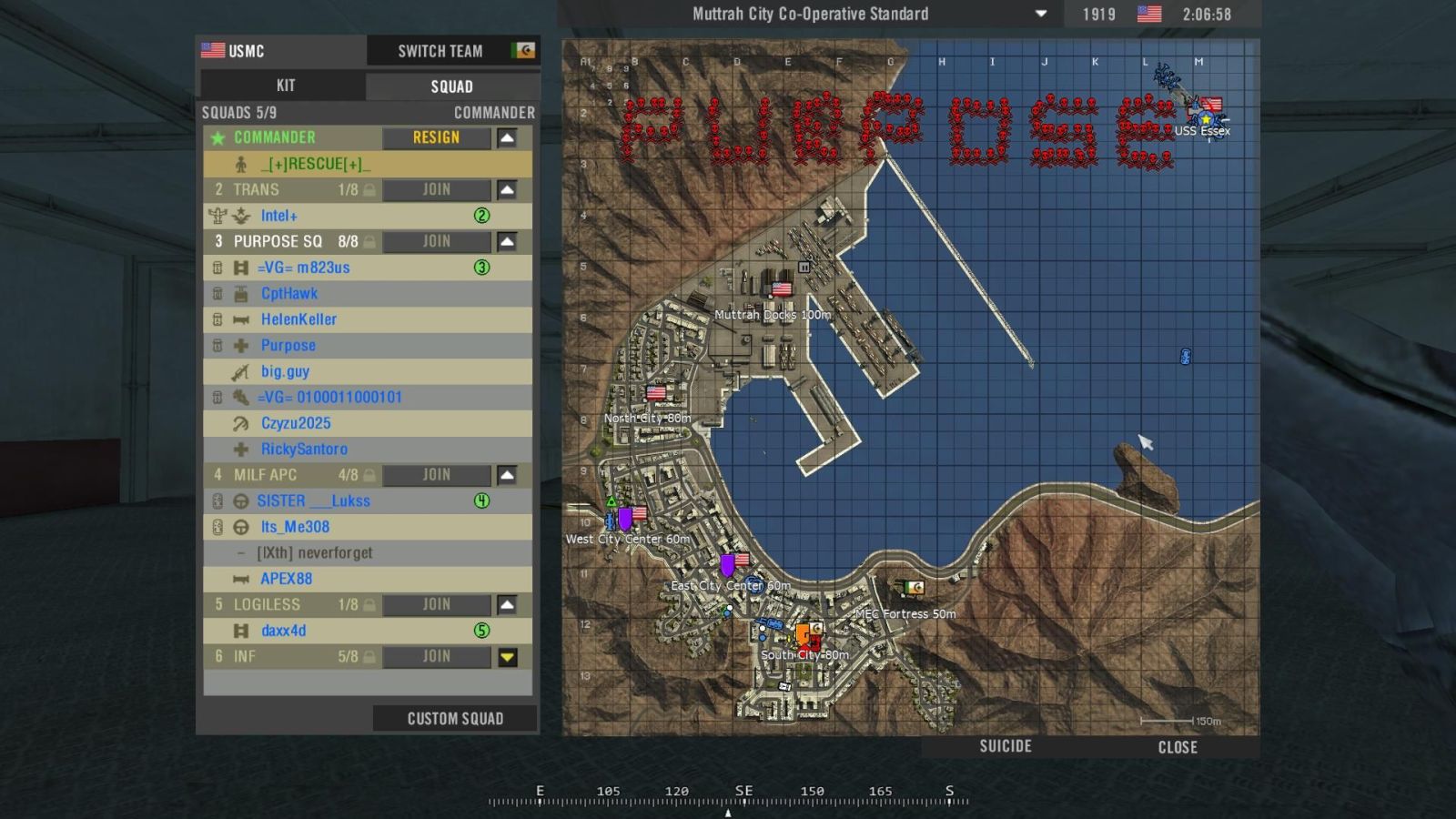This screenshot has width=1456, height=819.
Task: Resign from the Commander position
Action: [x=436, y=137]
